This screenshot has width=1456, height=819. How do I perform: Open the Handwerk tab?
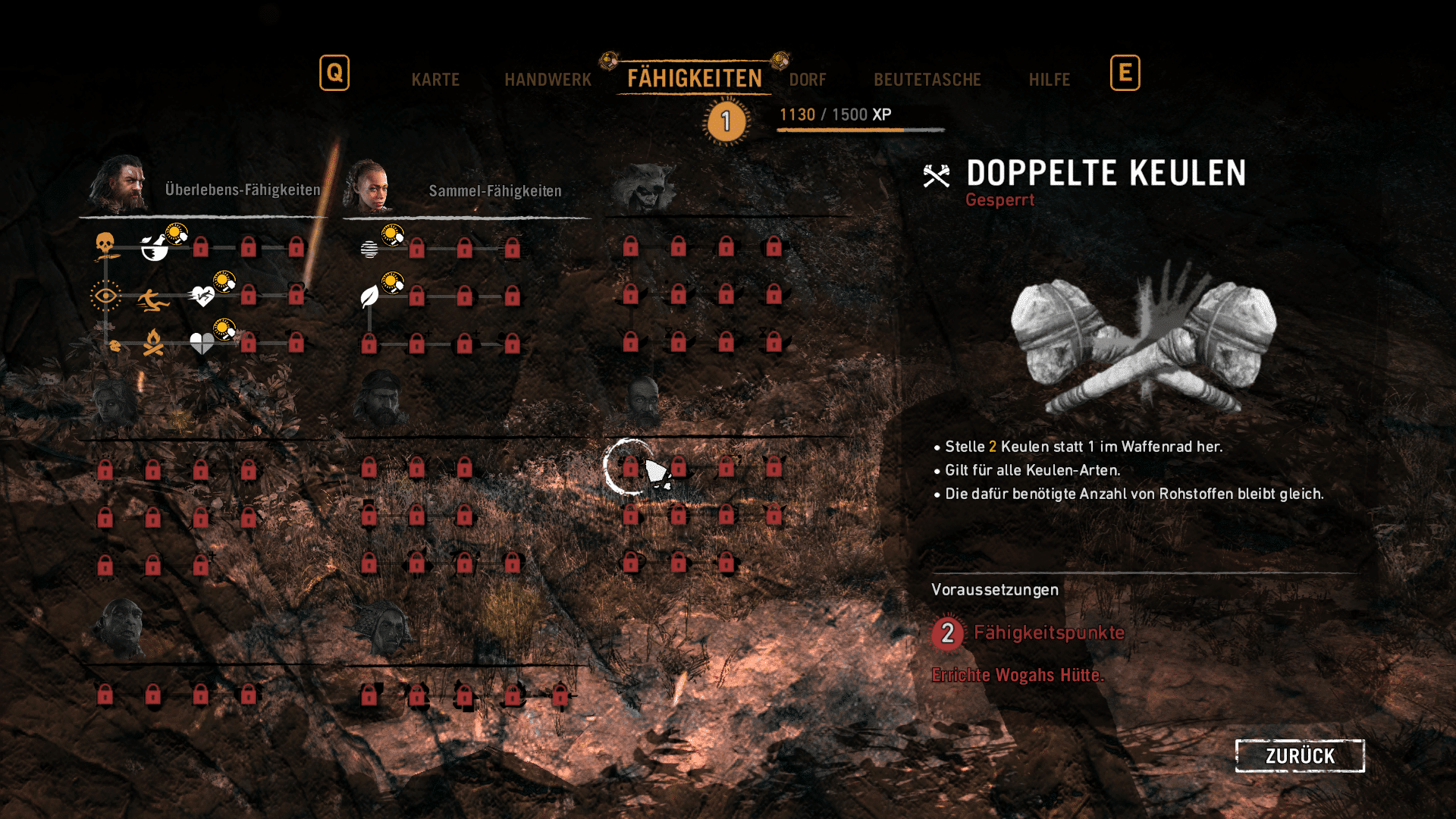548,80
